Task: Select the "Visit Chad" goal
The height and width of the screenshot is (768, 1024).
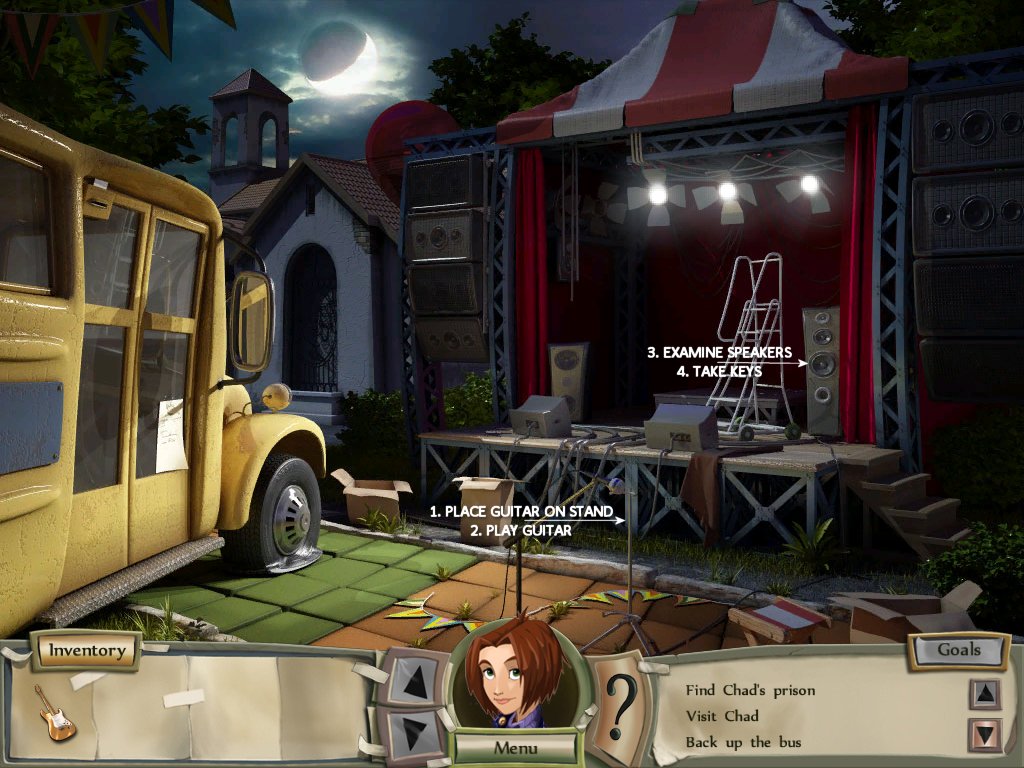Action: [x=722, y=716]
